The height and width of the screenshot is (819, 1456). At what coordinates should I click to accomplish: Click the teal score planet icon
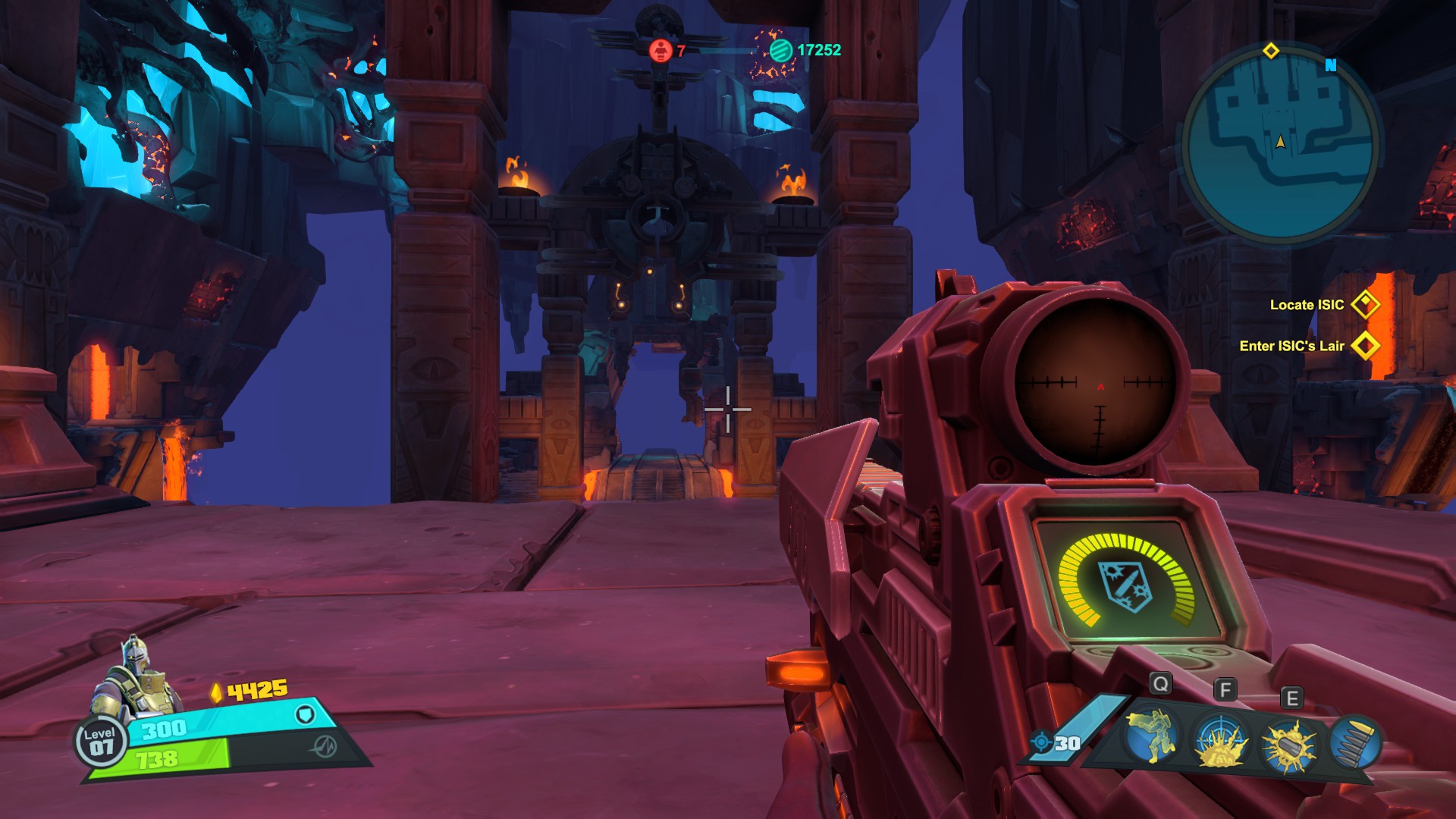pyautogui.click(x=780, y=50)
